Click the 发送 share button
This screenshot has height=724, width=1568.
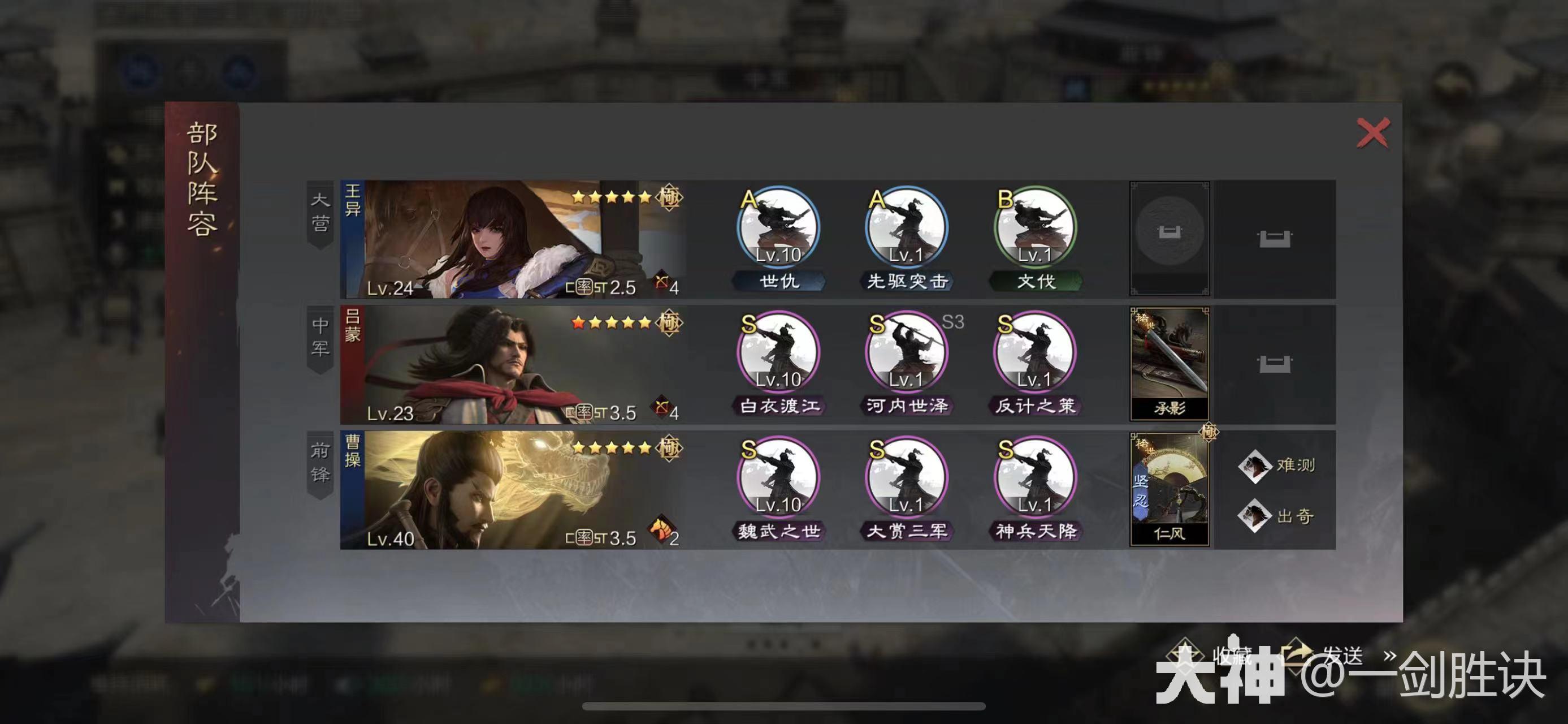[1327, 657]
